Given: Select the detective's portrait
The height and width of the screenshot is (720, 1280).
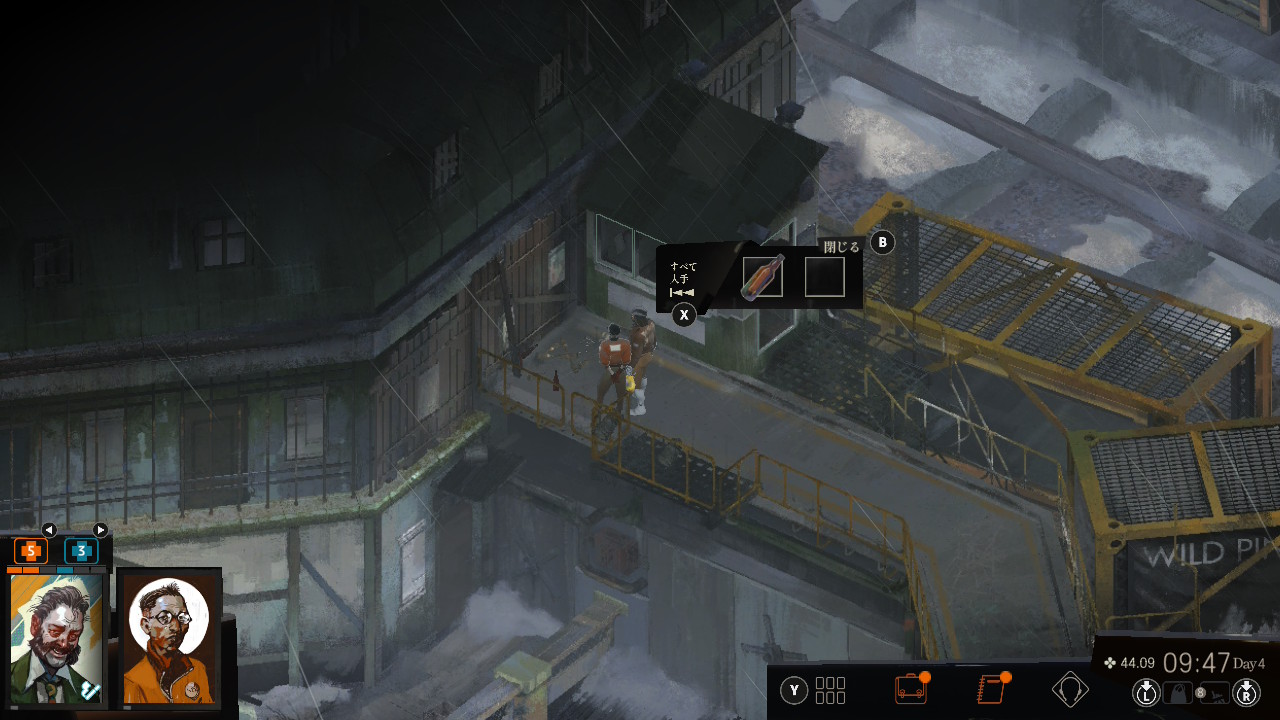Looking at the screenshot, I should [57, 638].
